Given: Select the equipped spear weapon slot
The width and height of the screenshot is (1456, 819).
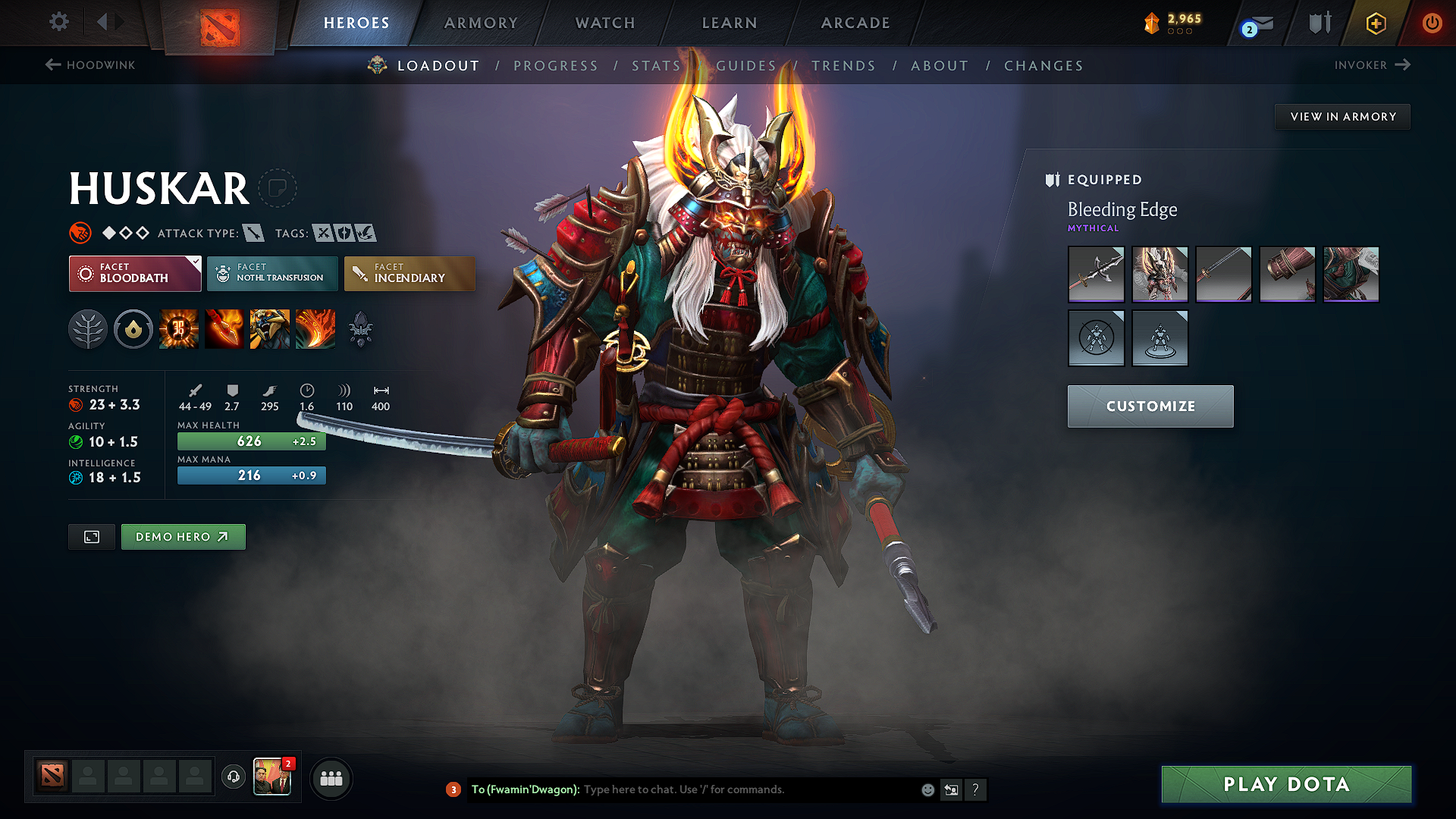Looking at the screenshot, I should pos(1096,274).
